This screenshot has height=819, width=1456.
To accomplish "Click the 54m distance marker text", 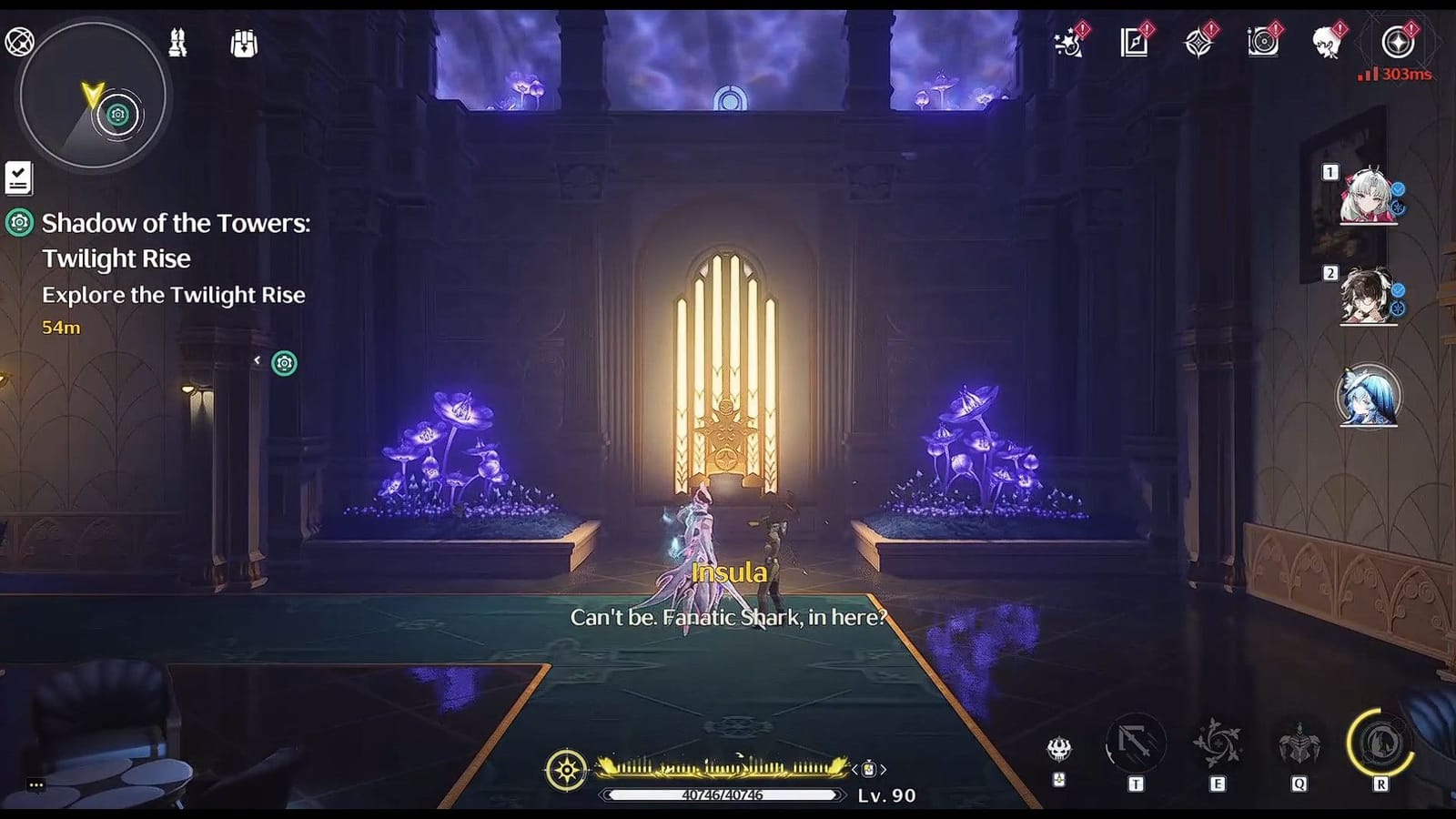I will [x=58, y=328].
